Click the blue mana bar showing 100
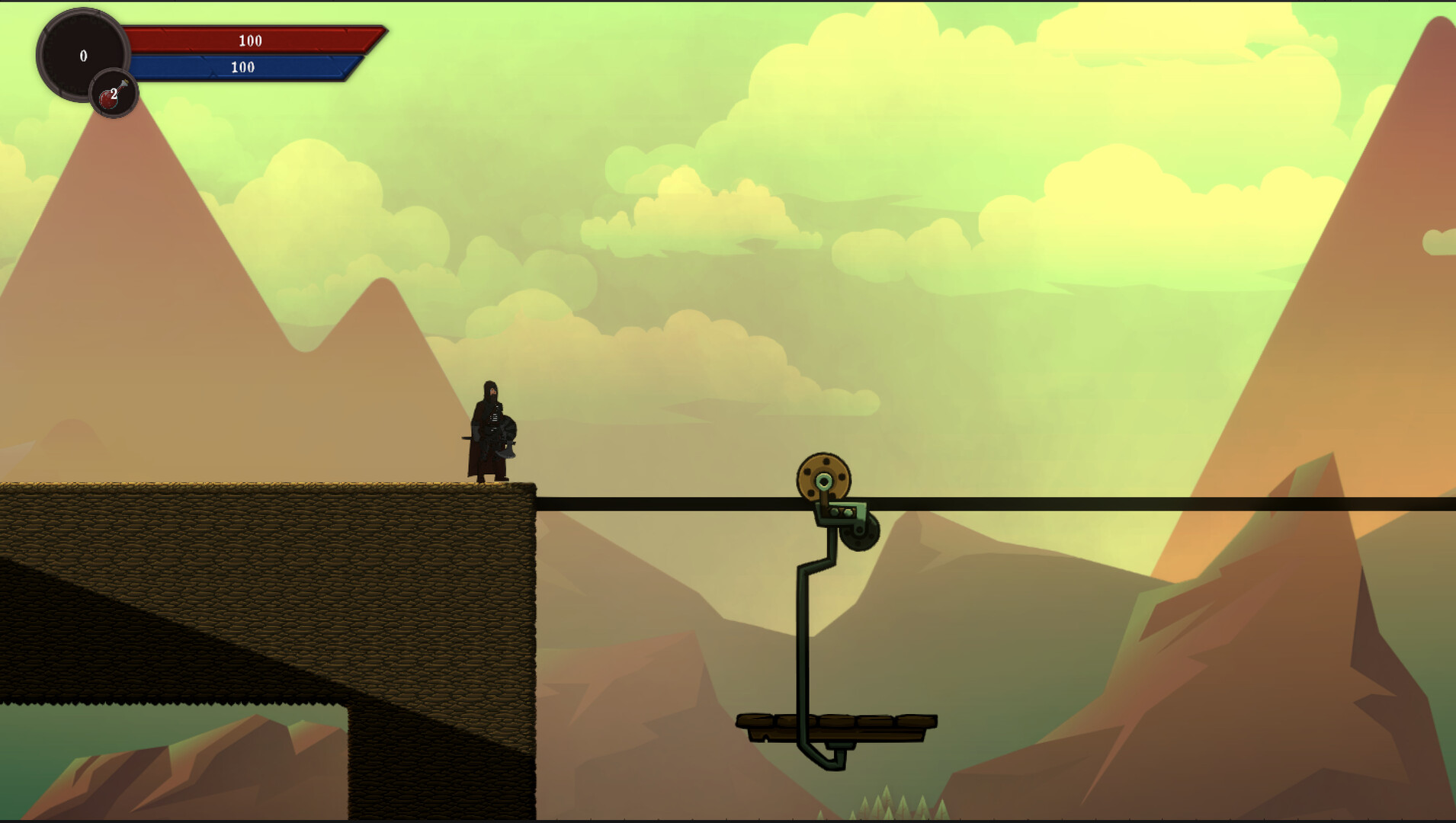 coord(242,67)
